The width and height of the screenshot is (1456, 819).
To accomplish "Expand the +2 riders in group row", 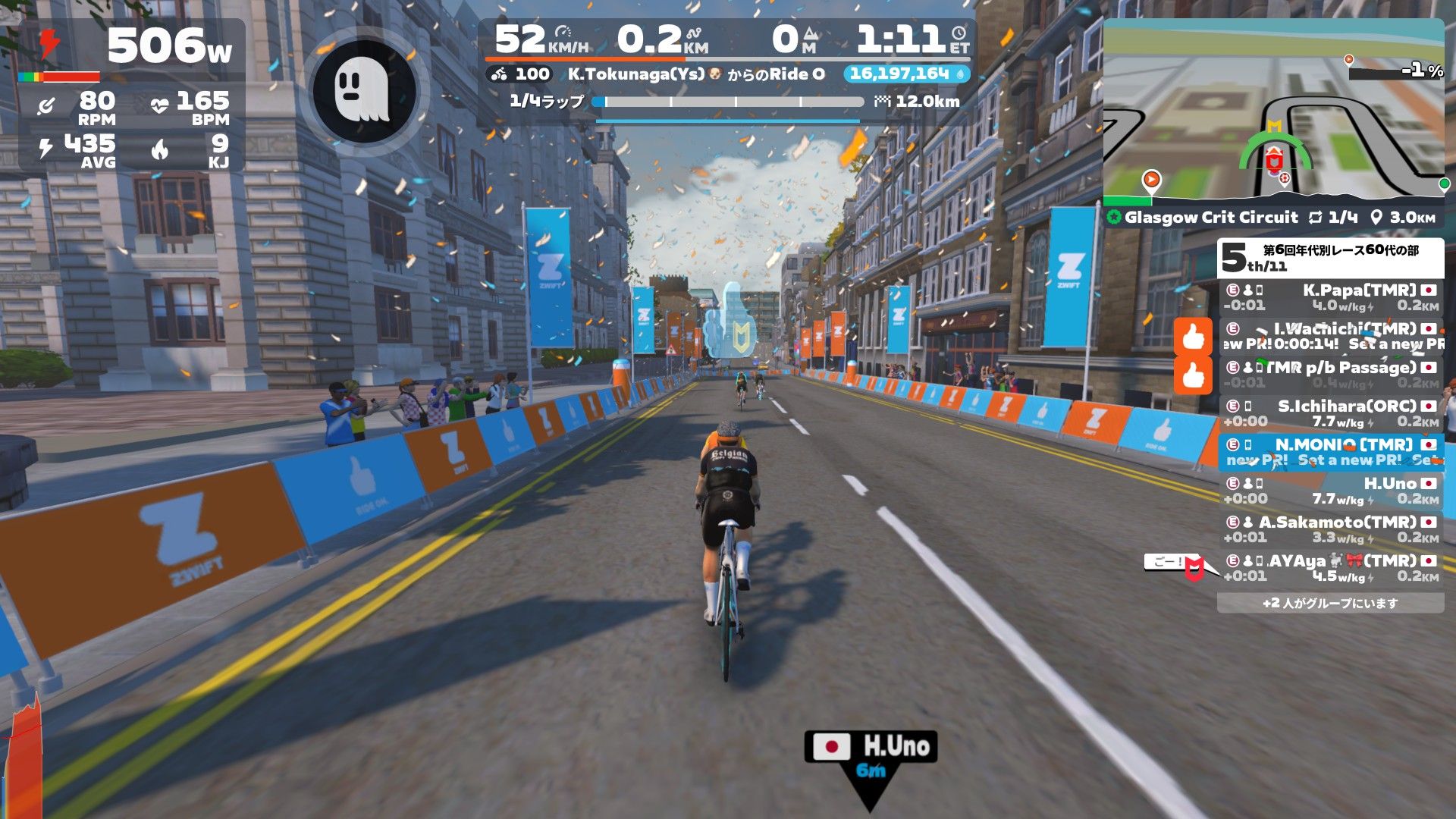I will click(1330, 603).
